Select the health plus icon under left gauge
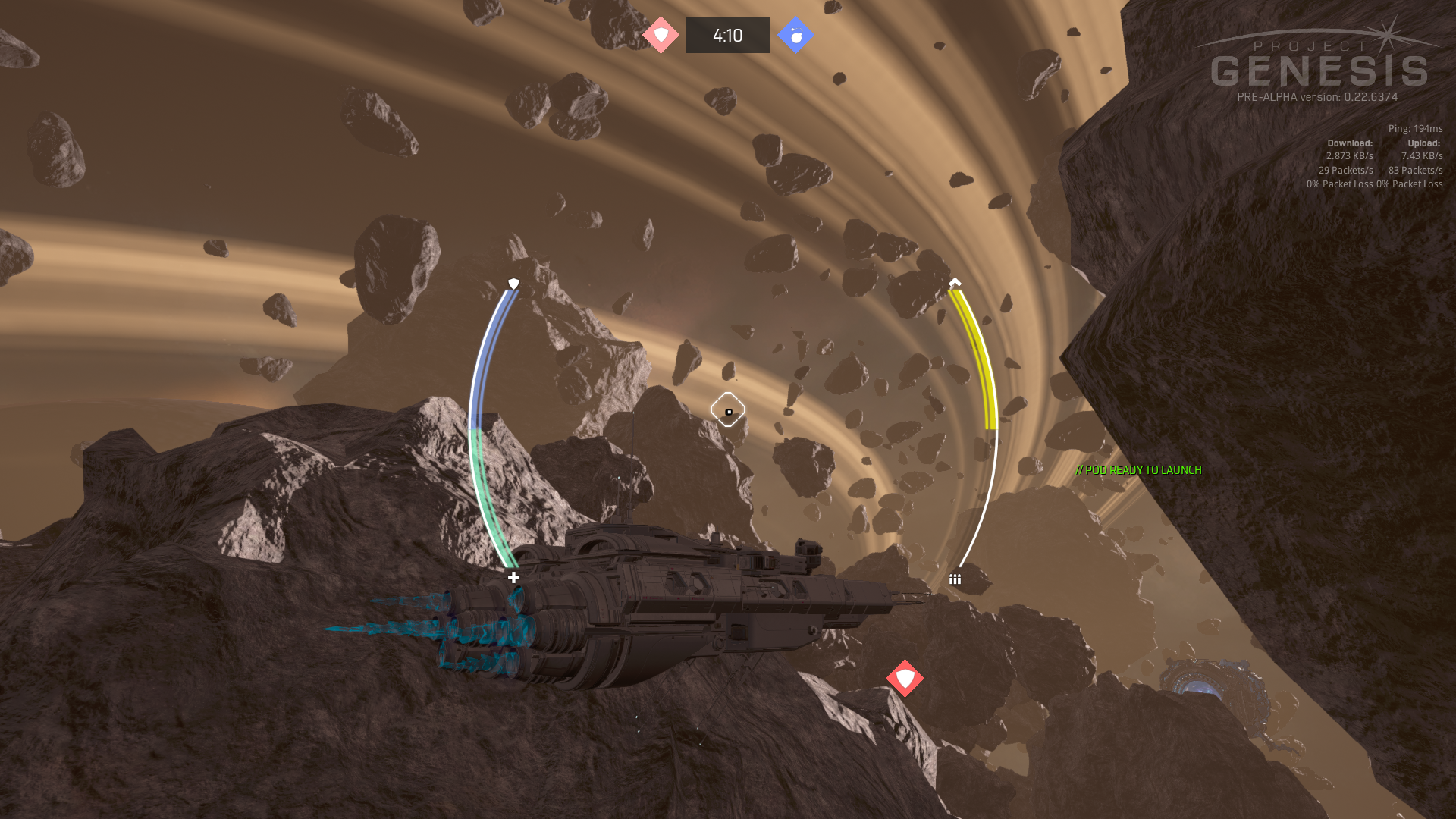The height and width of the screenshot is (819, 1456). click(513, 578)
